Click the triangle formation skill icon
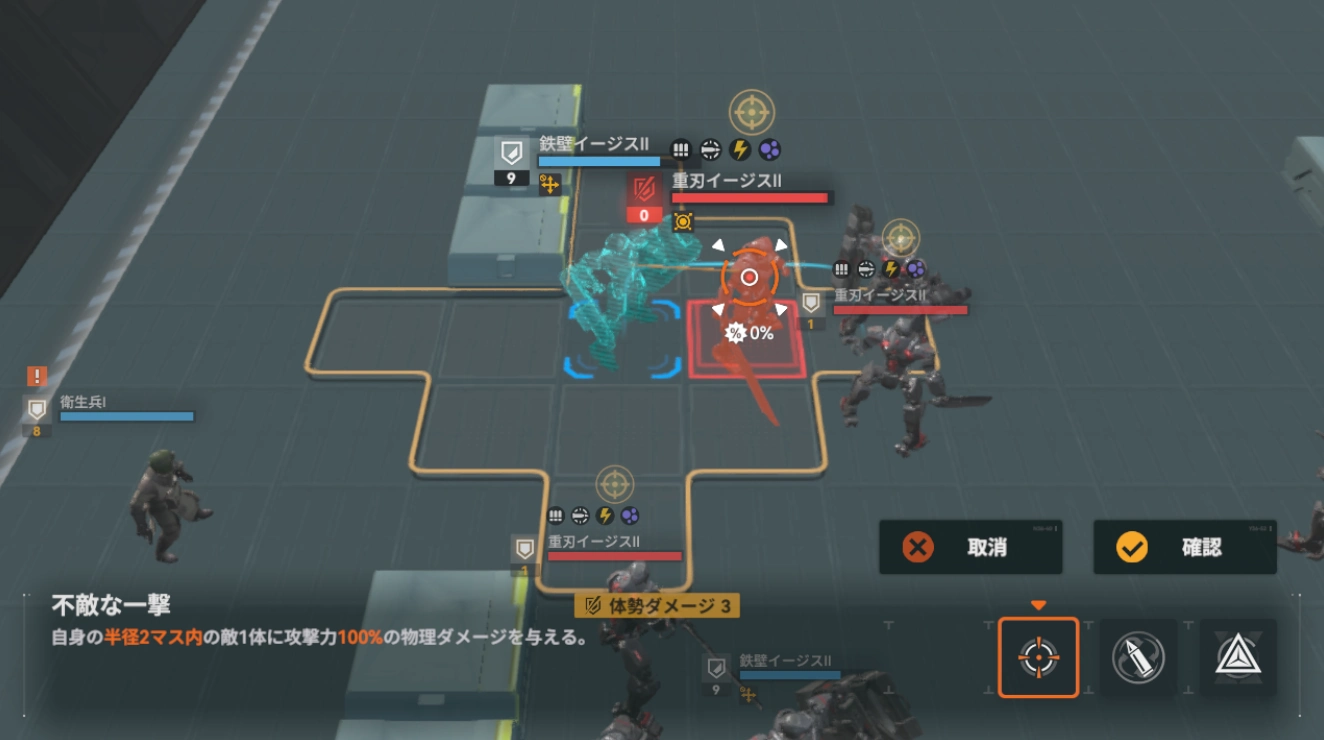Screen dimensions: 1324x740 tap(1237, 656)
